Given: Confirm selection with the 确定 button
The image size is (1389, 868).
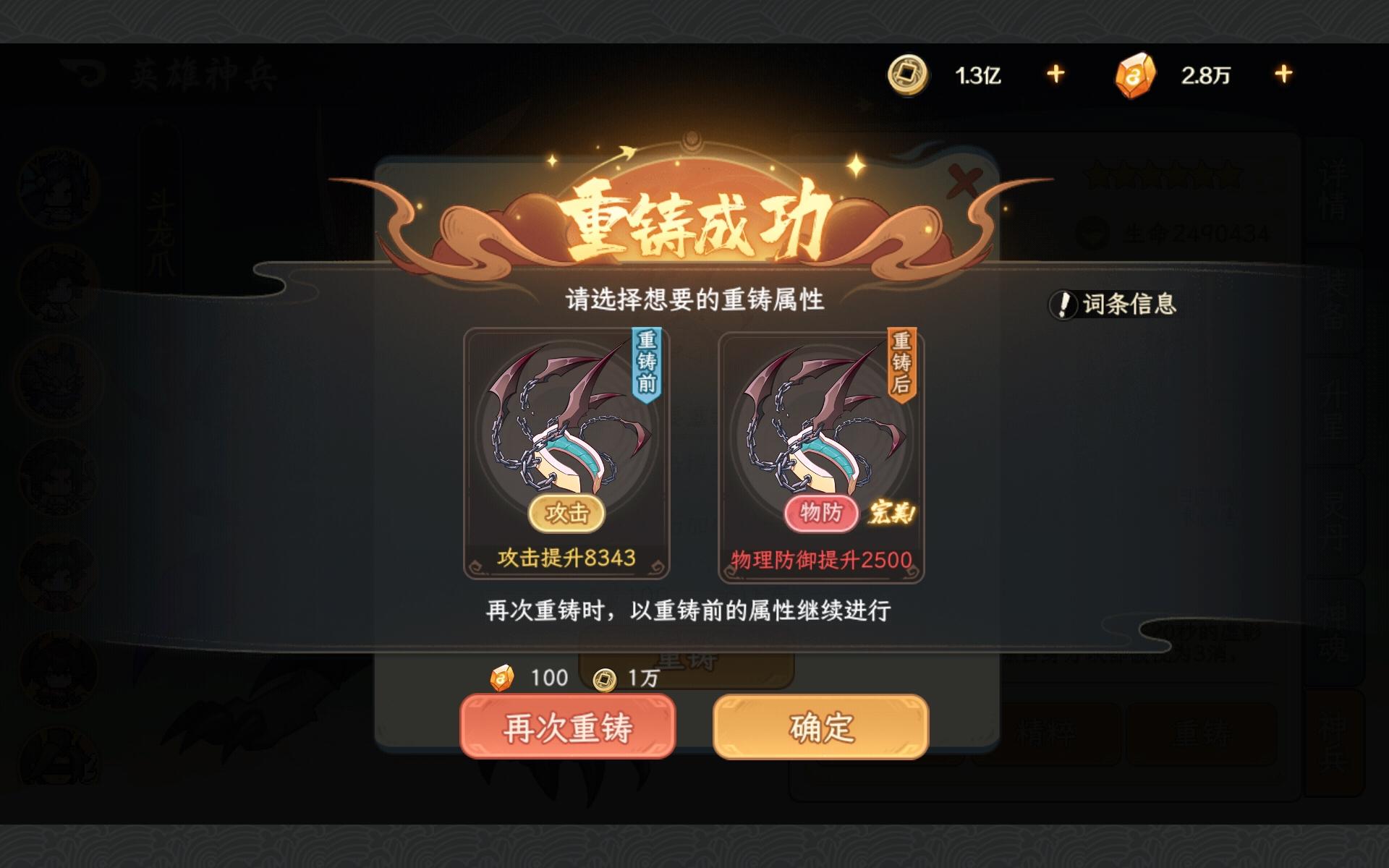Looking at the screenshot, I should tap(819, 728).
